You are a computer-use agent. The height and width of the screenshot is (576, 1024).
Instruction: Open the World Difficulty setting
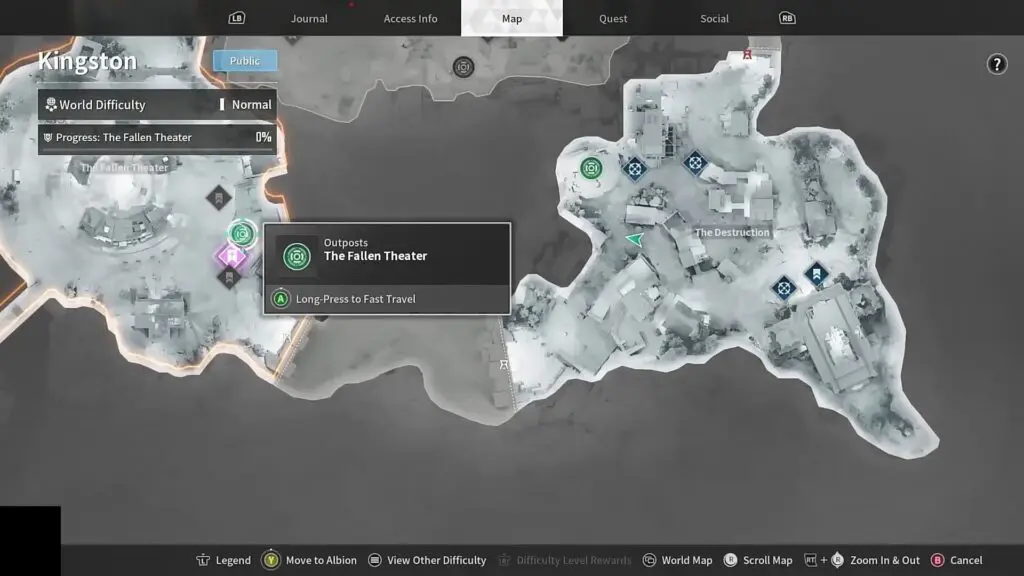(x=157, y=104)
